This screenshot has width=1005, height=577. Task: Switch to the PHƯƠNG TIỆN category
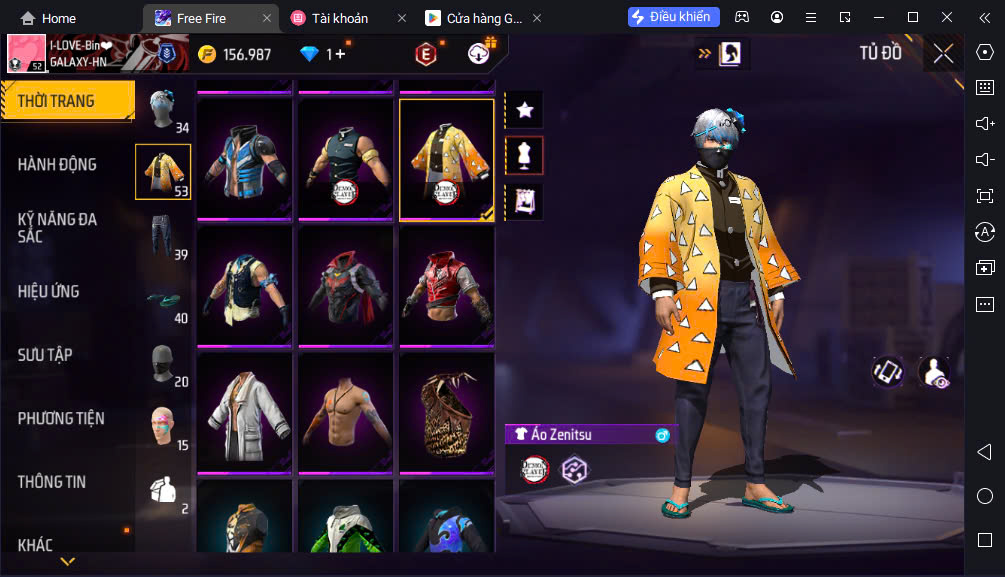tap(61, 418)
